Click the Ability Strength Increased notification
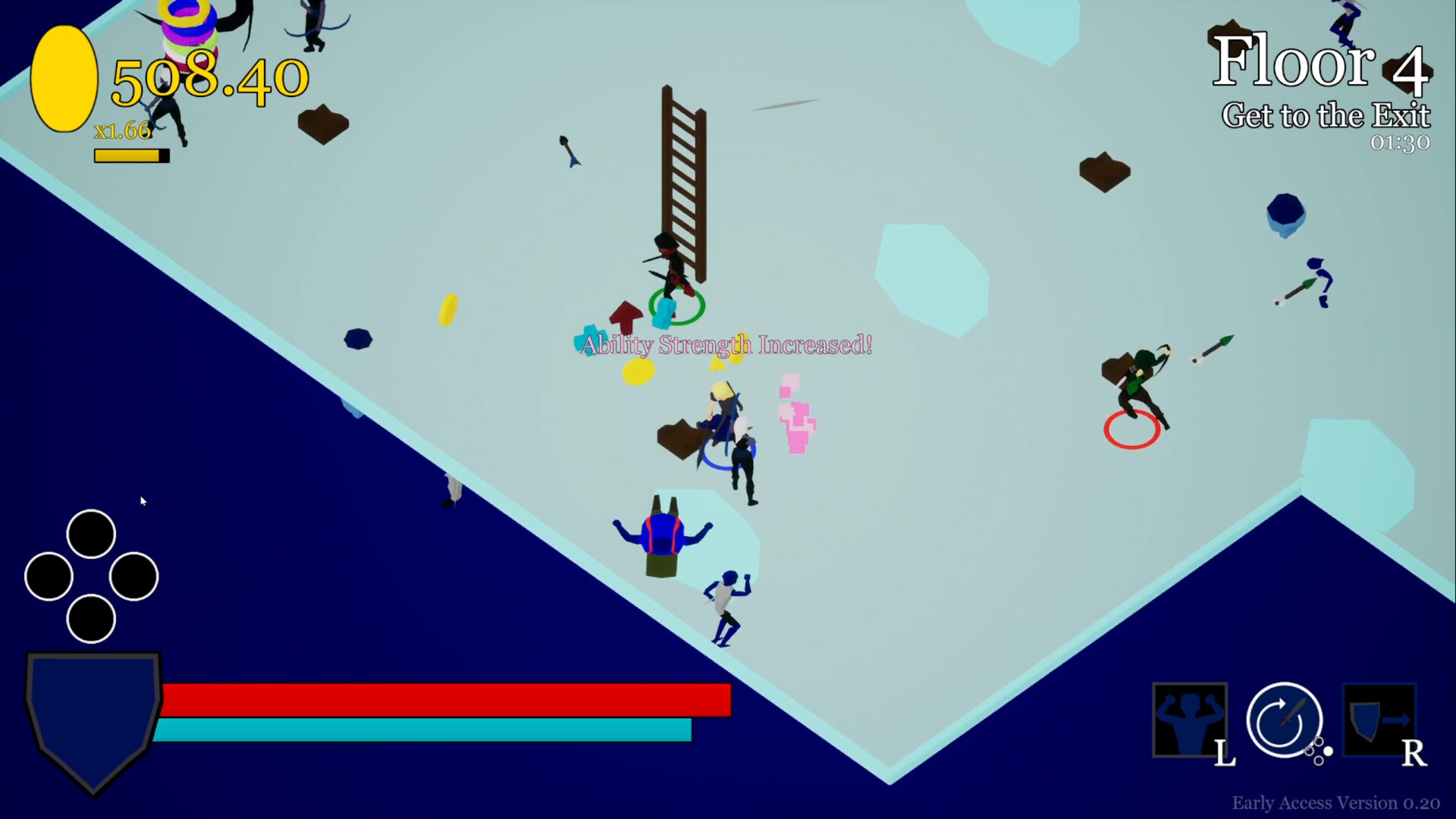1456x819 pixels. (x=724, y=345)
